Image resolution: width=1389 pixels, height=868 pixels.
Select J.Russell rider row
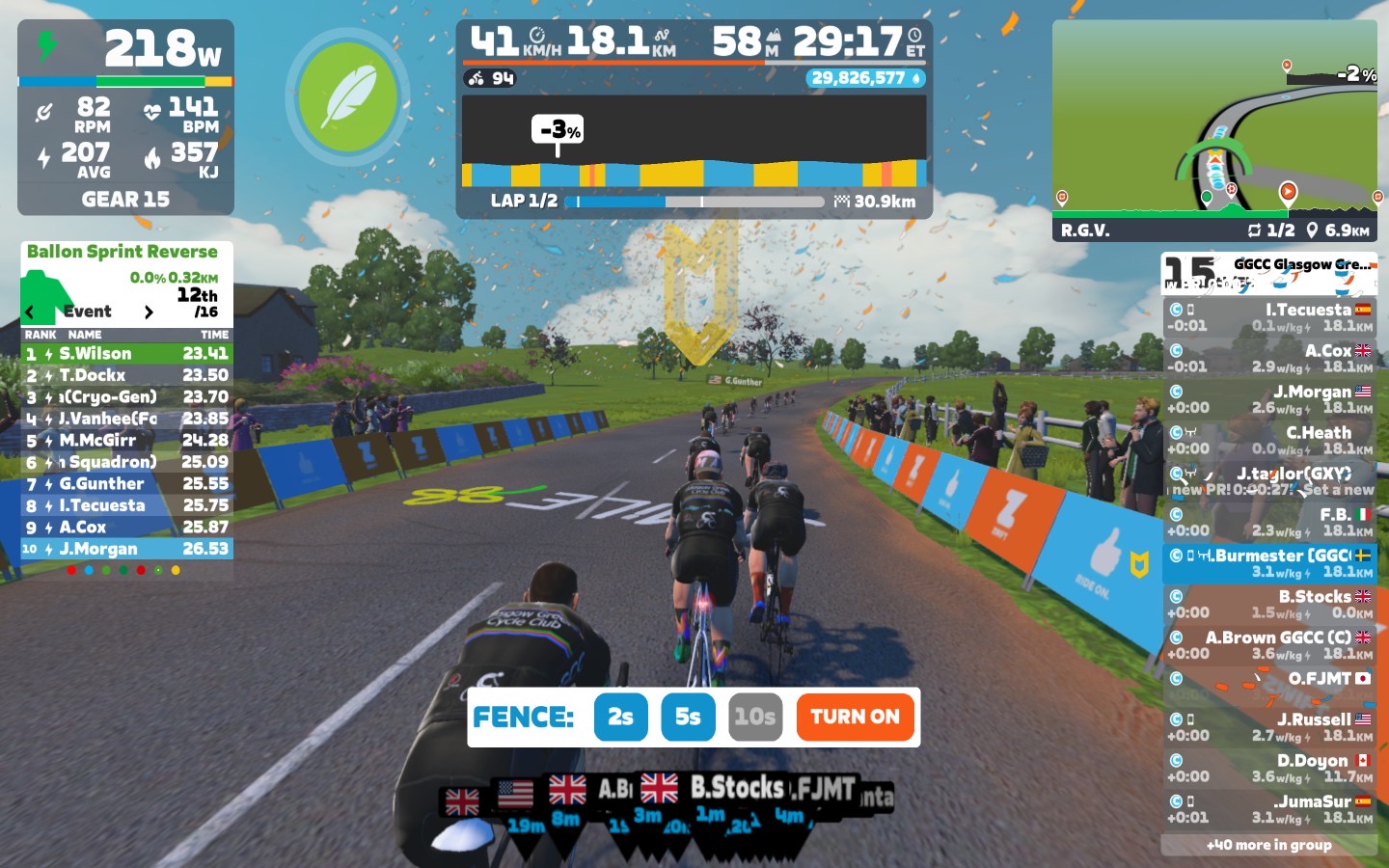[x=1268, y=727]
